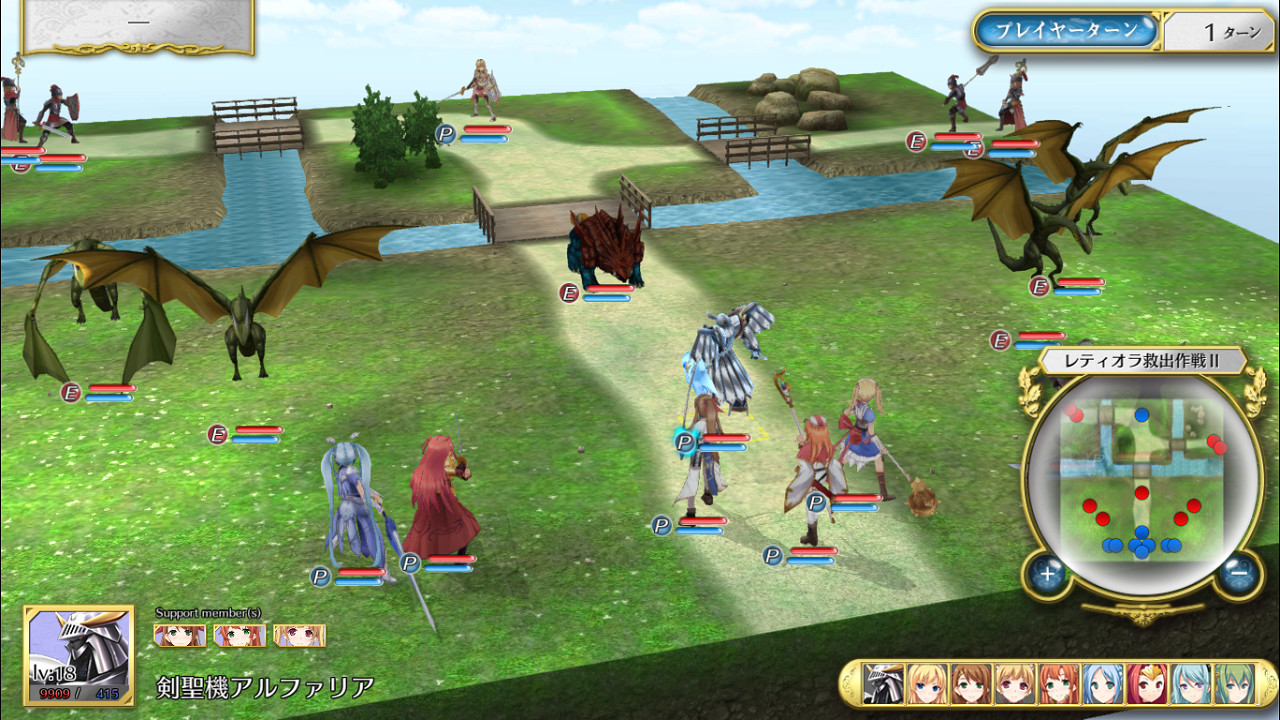Select the brown-haired support member portrait
Image resolution: width=1280 pixels, height=720 pixels.
180,635
